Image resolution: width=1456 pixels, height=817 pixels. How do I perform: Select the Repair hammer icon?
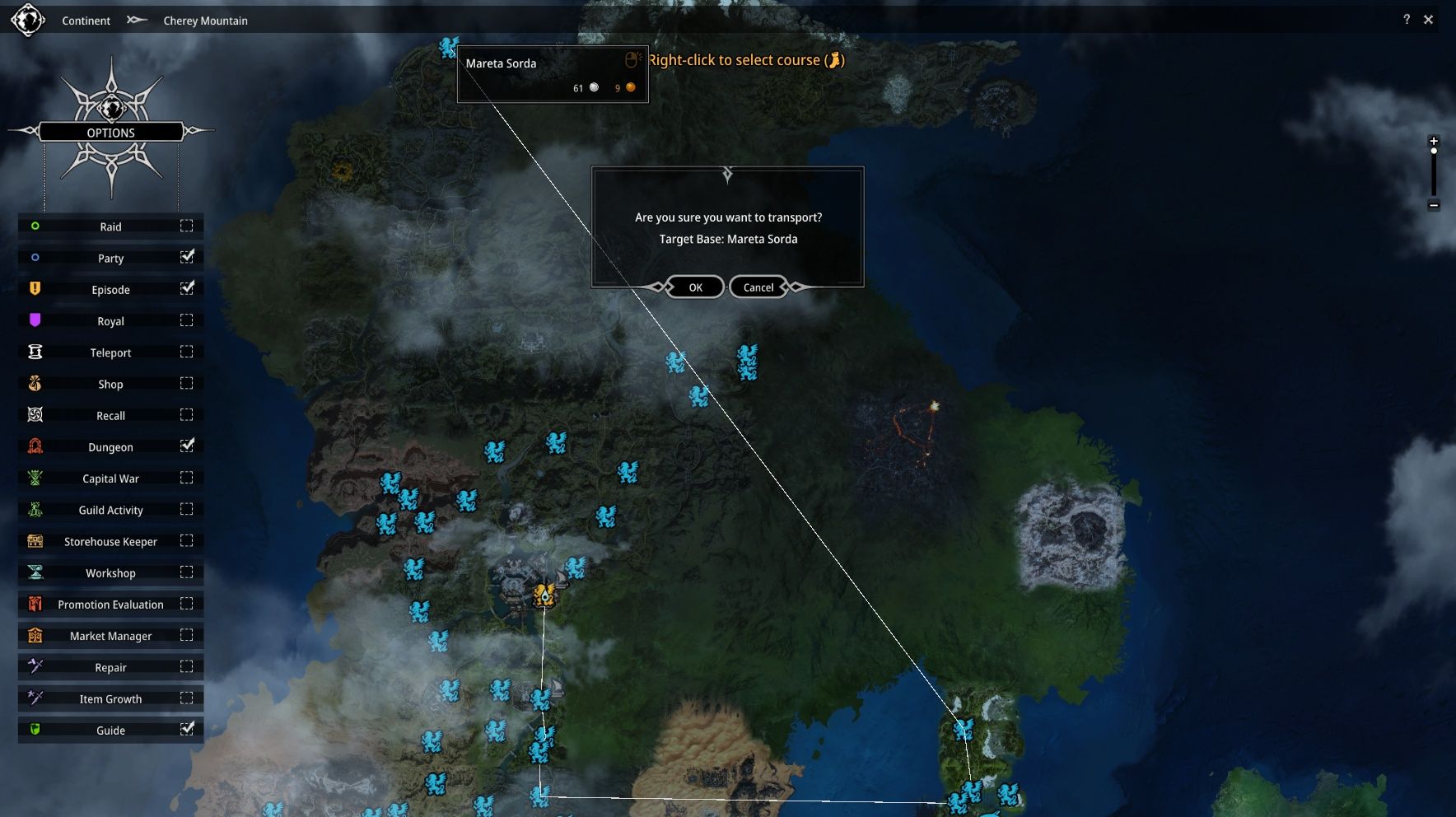click(x=34, y=667)
